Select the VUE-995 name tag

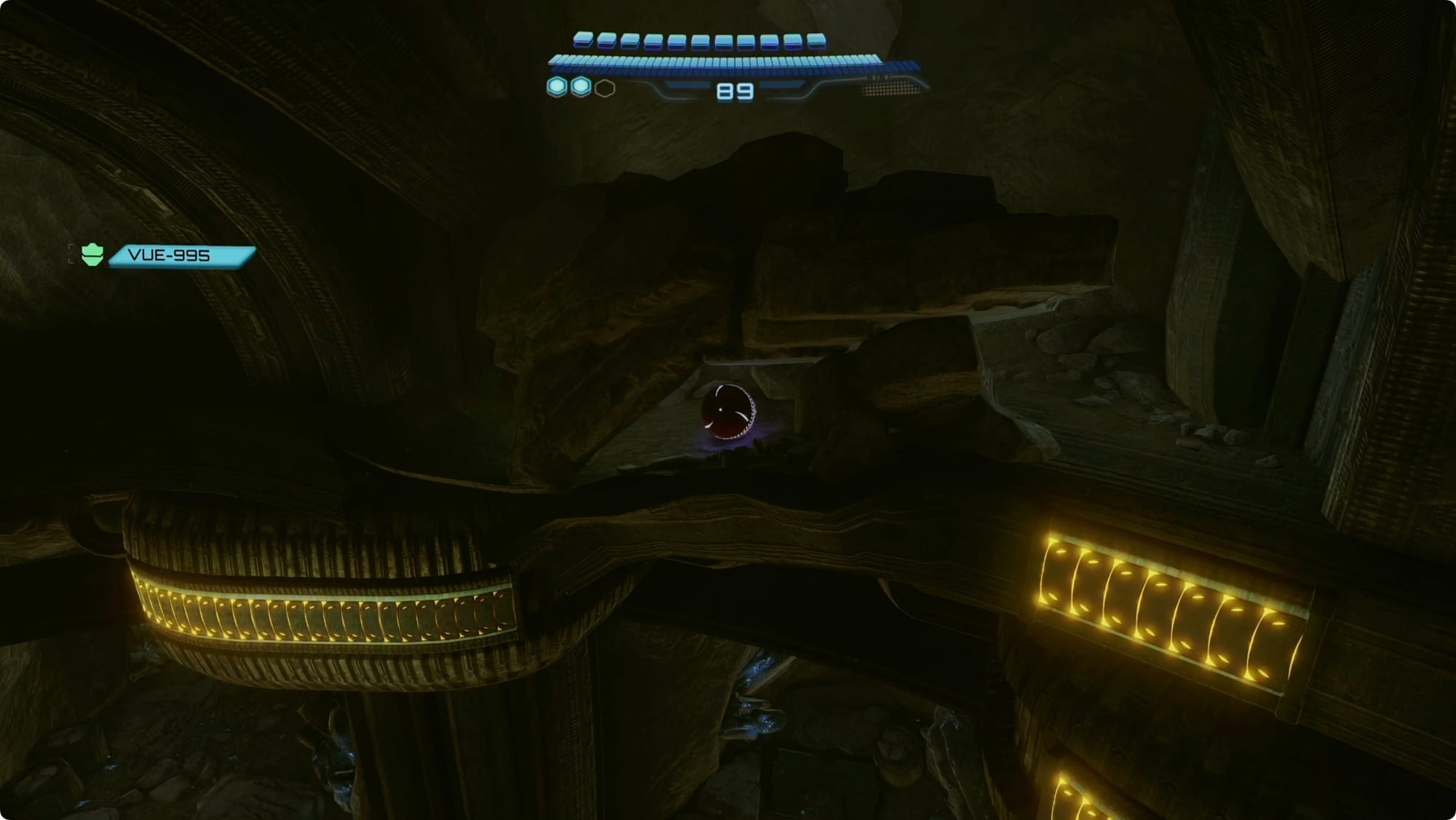[181, 256]
